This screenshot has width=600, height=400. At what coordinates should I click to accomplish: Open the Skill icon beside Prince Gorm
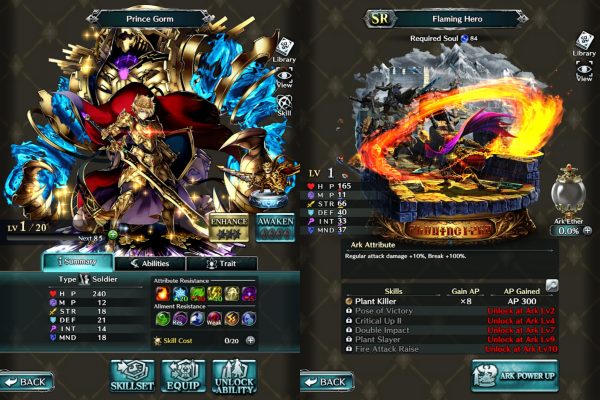click(283, 106)
